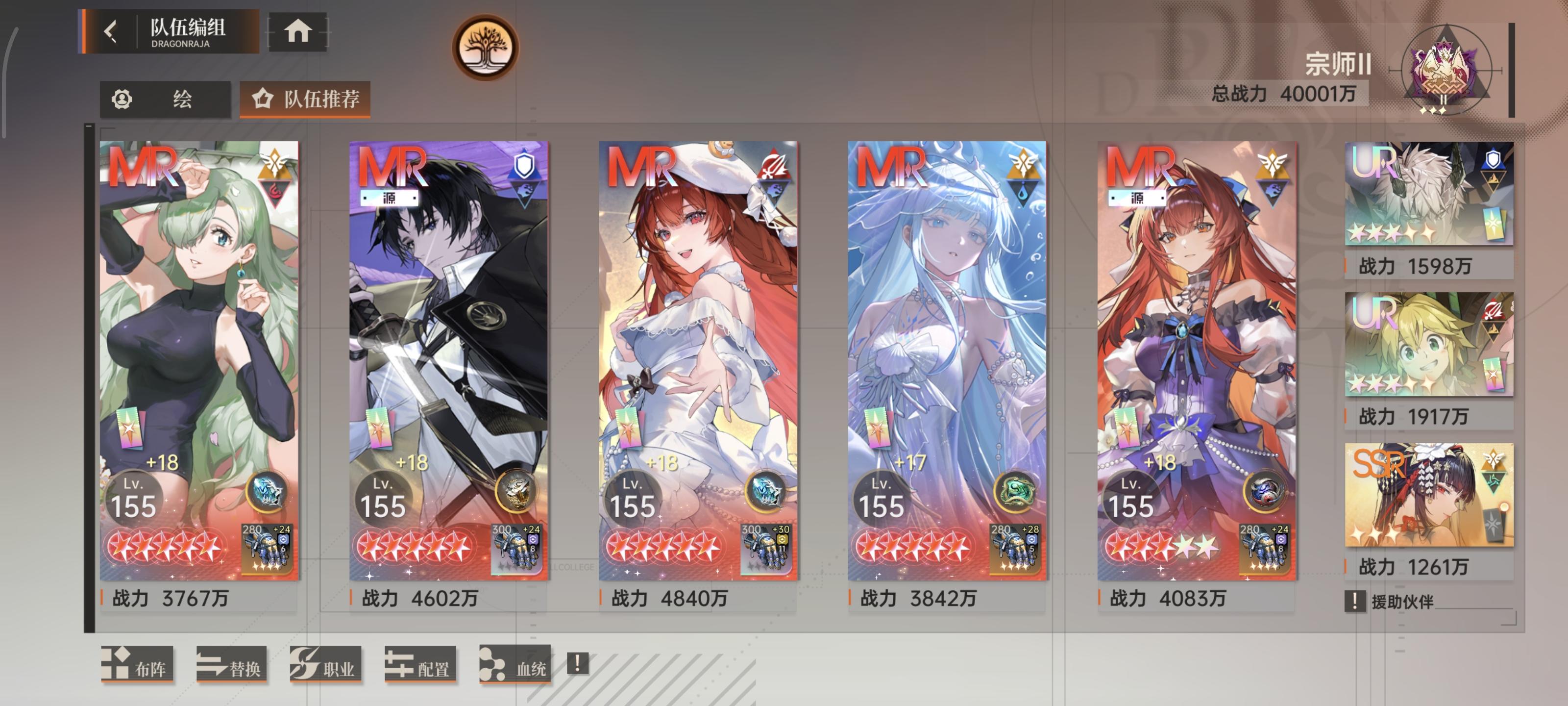Image resolution: width=1568 pixels, height=706 pixels.
Task: Open the home screen via house icon
Action: [297, 32]
